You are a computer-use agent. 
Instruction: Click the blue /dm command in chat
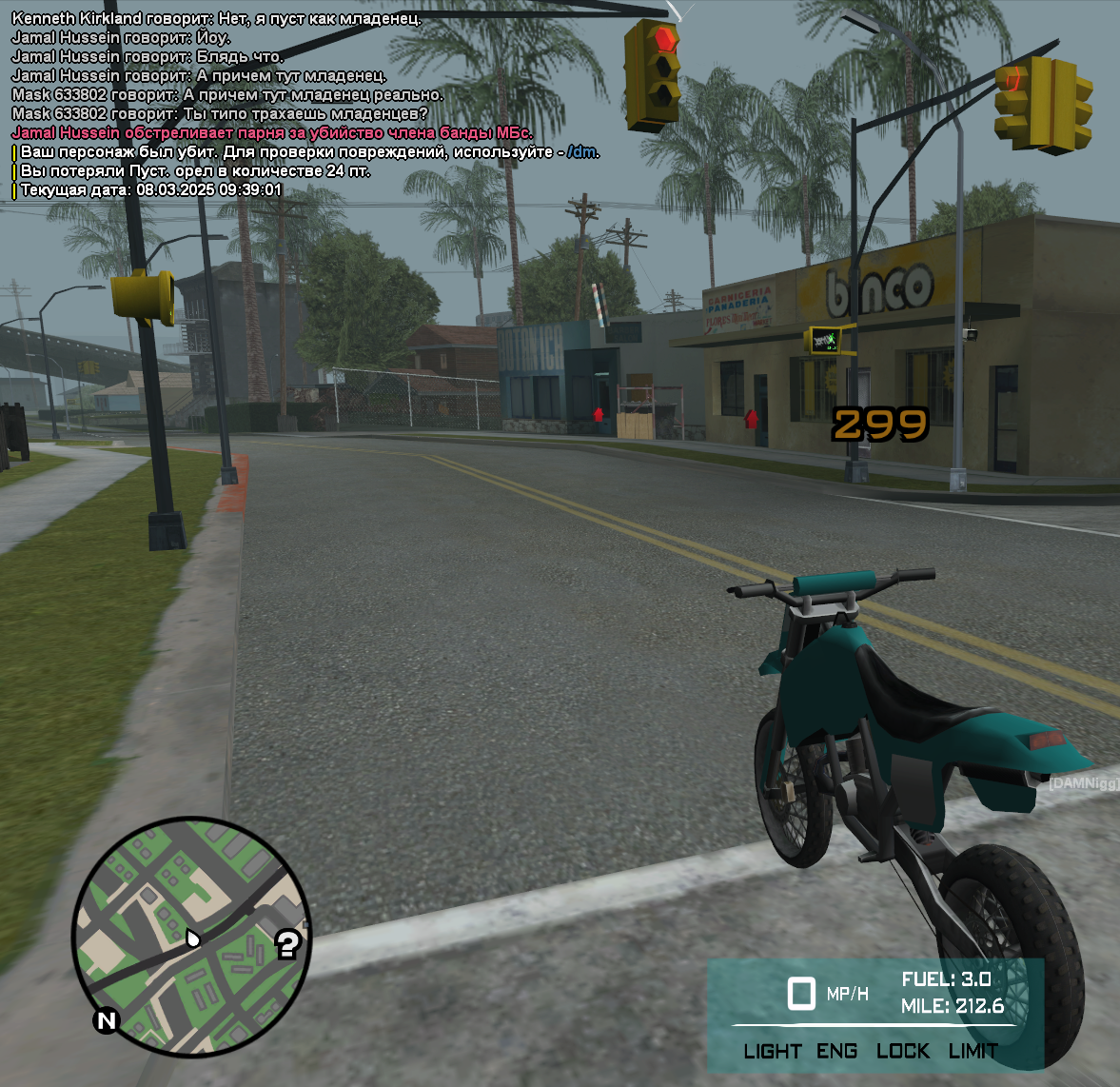582,152
